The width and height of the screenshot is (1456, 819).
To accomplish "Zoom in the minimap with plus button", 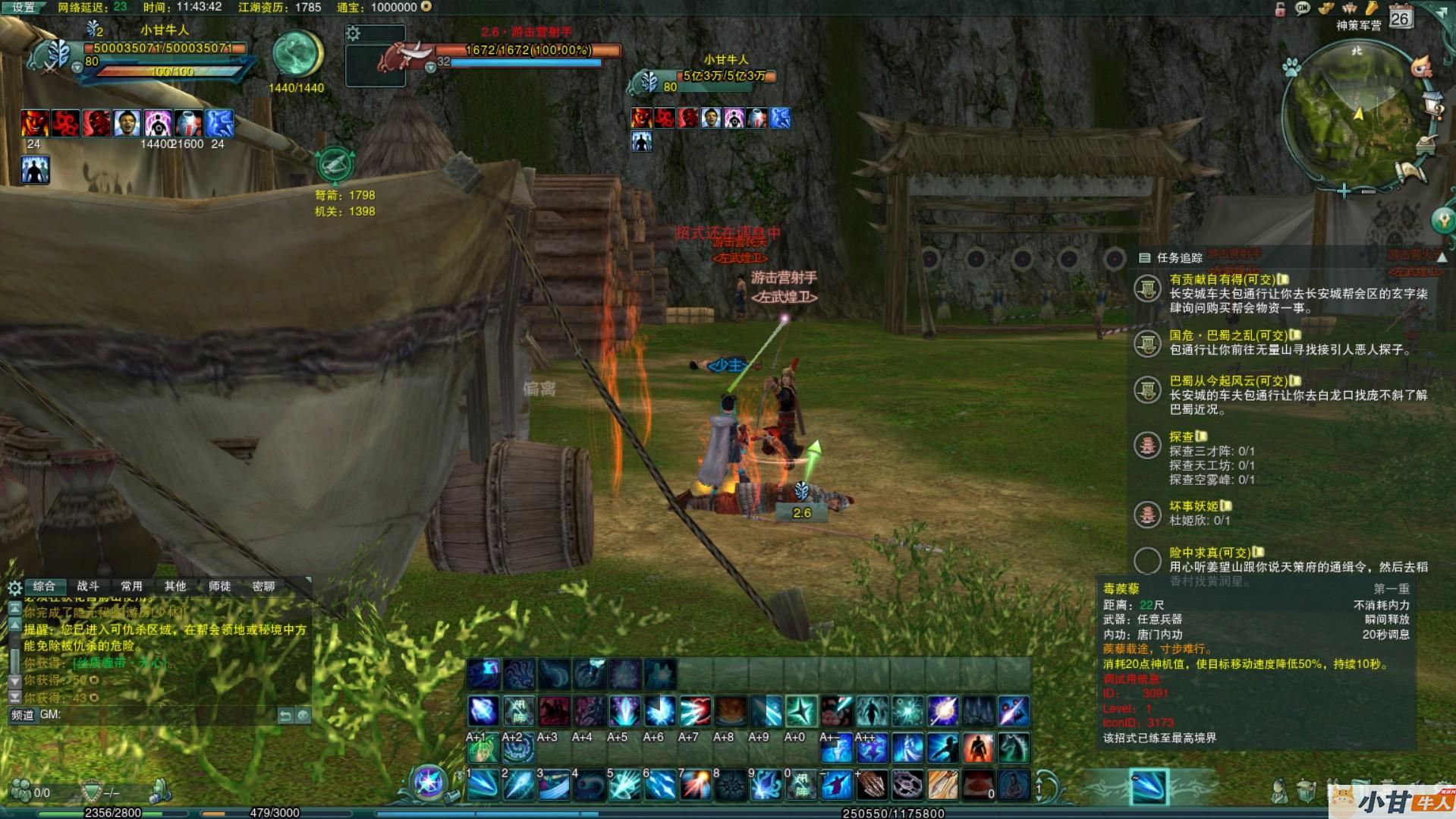I will pos(1344,191).
